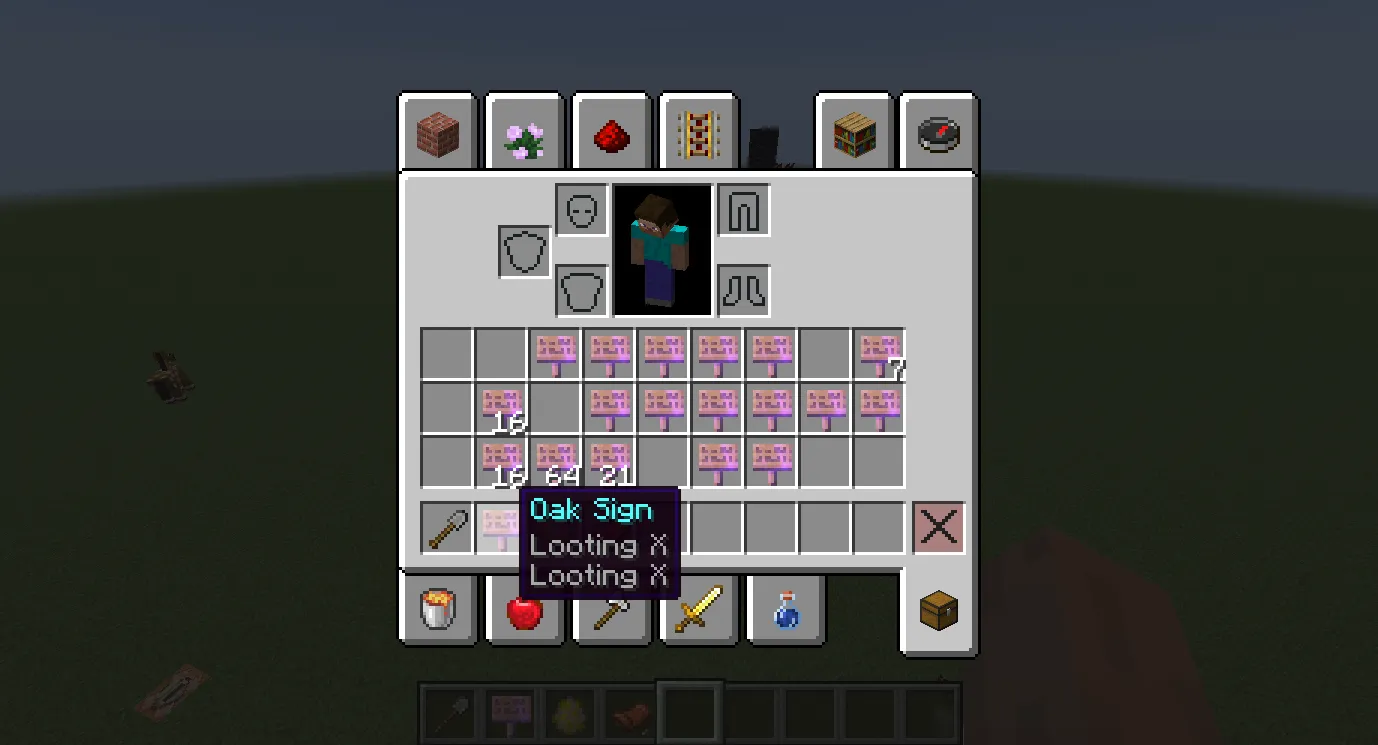Open the Brewing tab with the potion

(x=784, y=610)
